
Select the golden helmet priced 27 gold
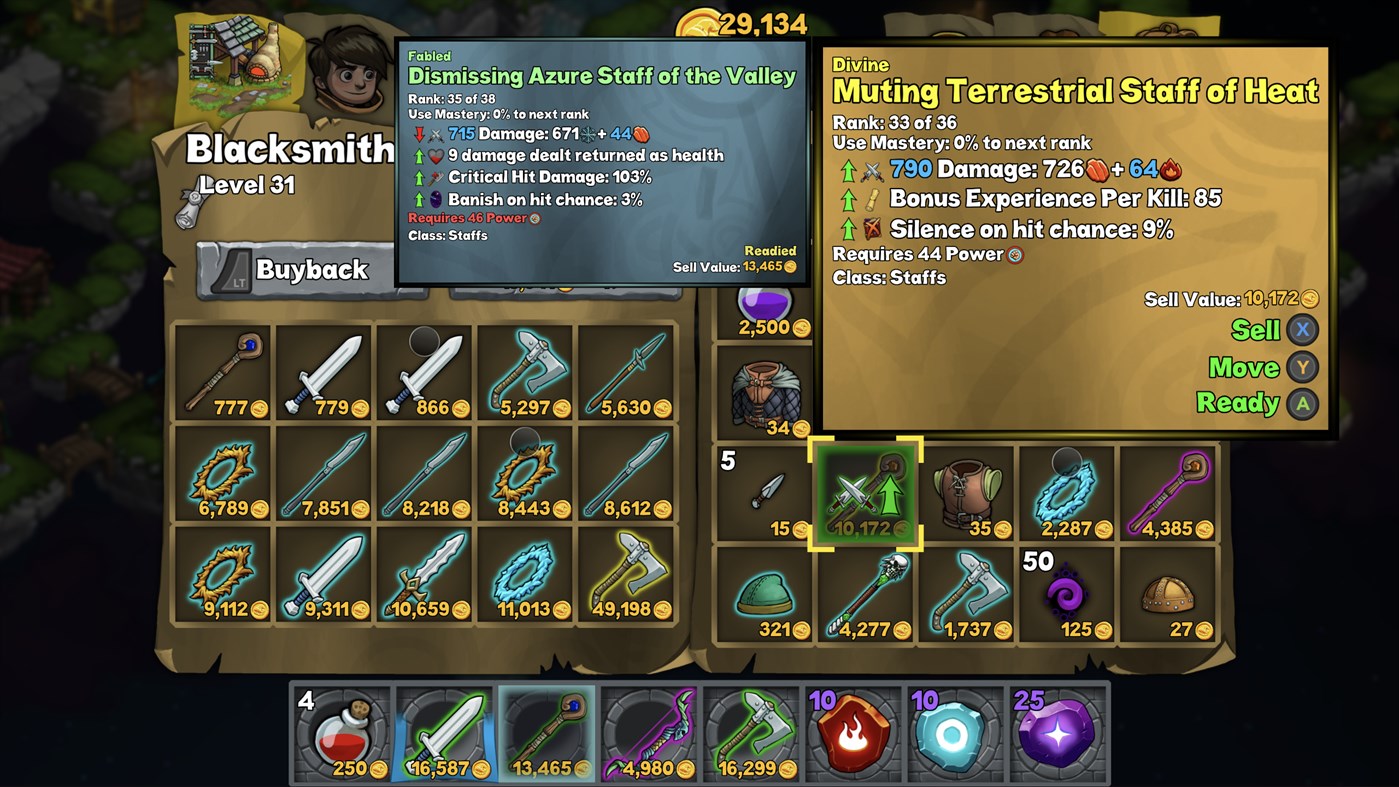pyautogui.click(x=1169, y=596)
